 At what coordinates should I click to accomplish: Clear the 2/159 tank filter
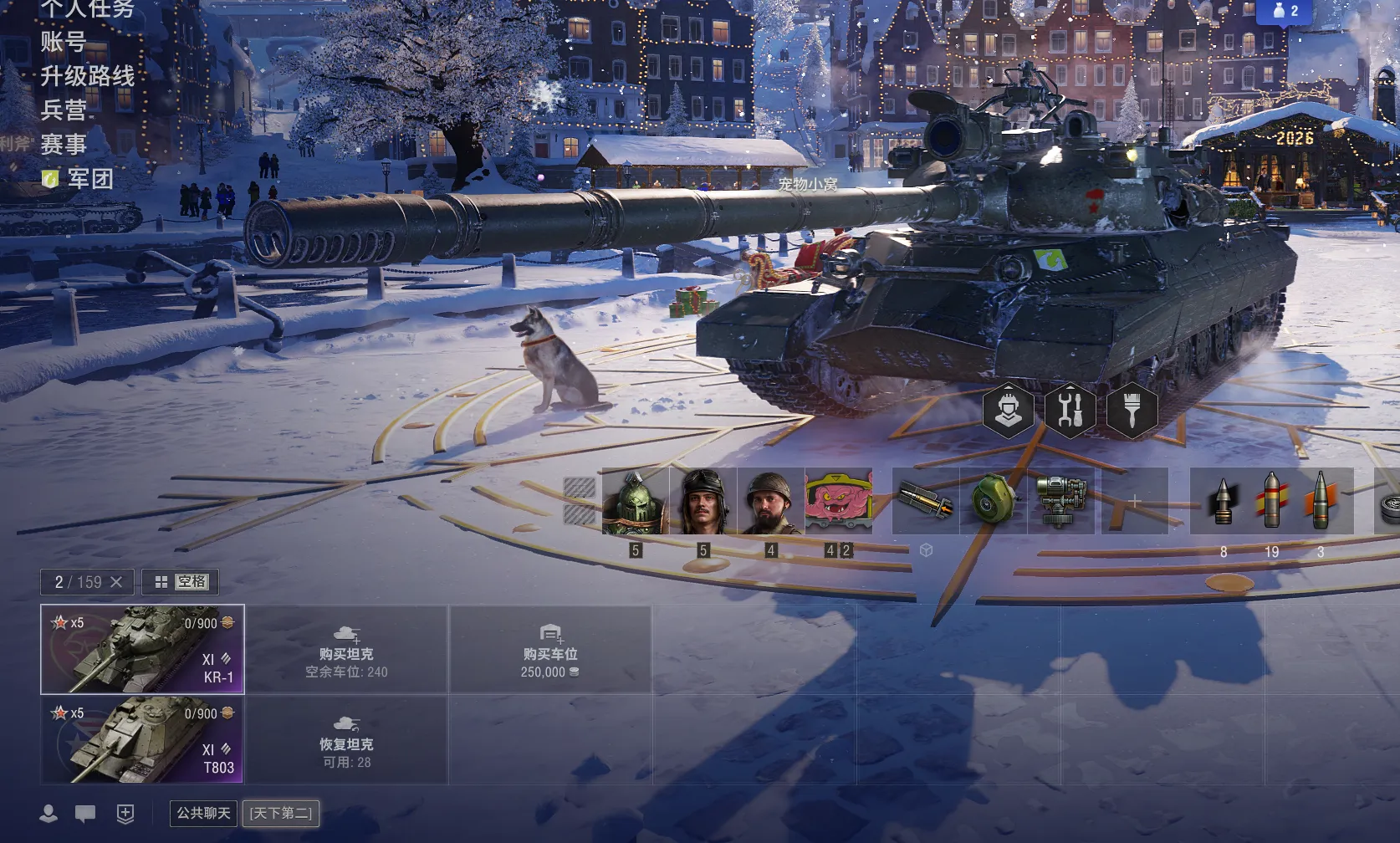(x=116, y=582)
